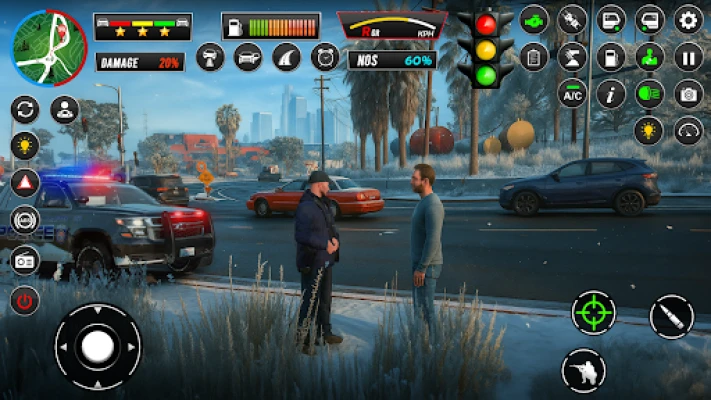
Task: Pause the game
Action: tap(688, 56)
